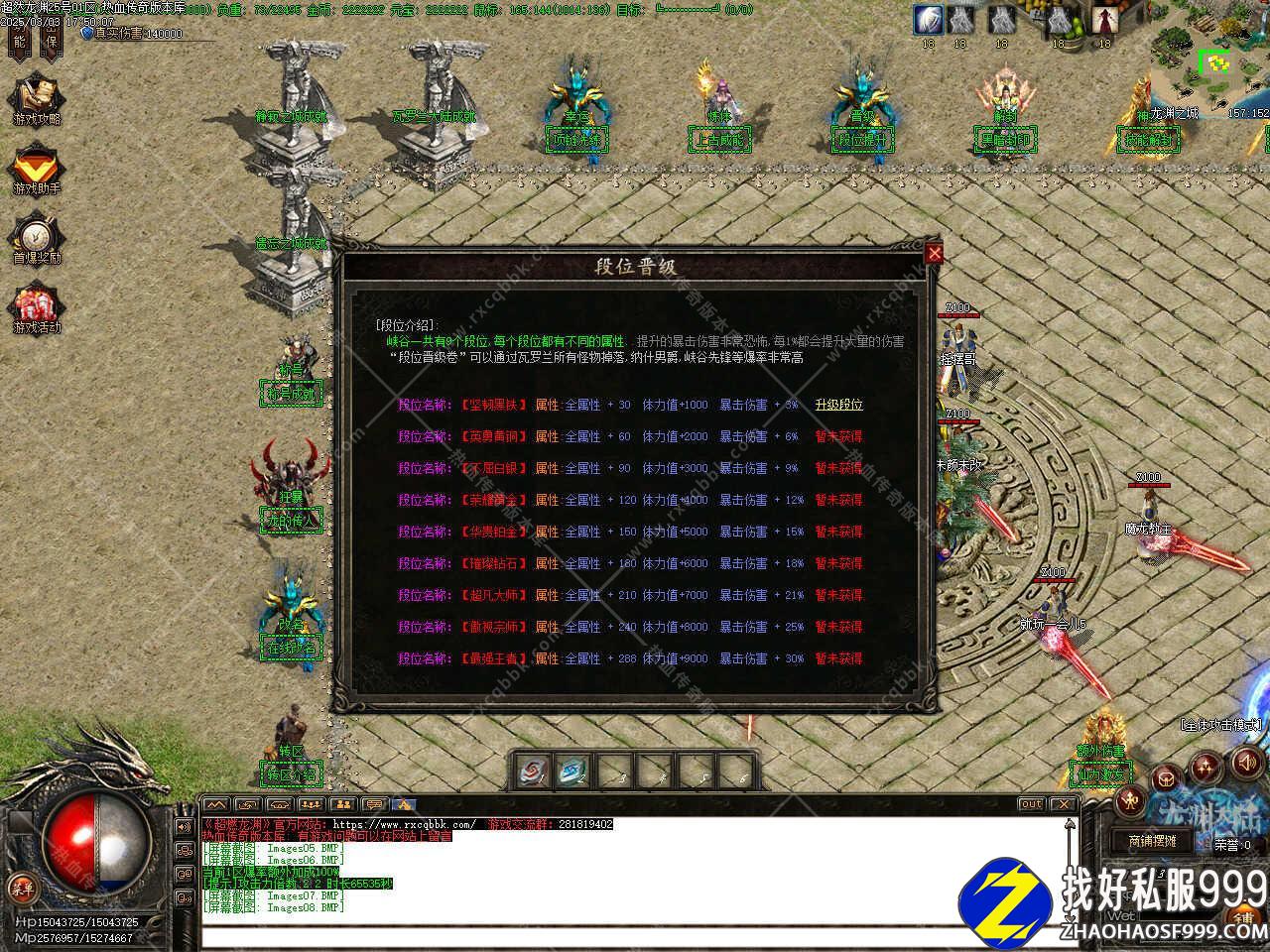Select the speech bubble chat channel tab
The height and width of the screenshot is (952, 1270).
[x=373, y=804]
